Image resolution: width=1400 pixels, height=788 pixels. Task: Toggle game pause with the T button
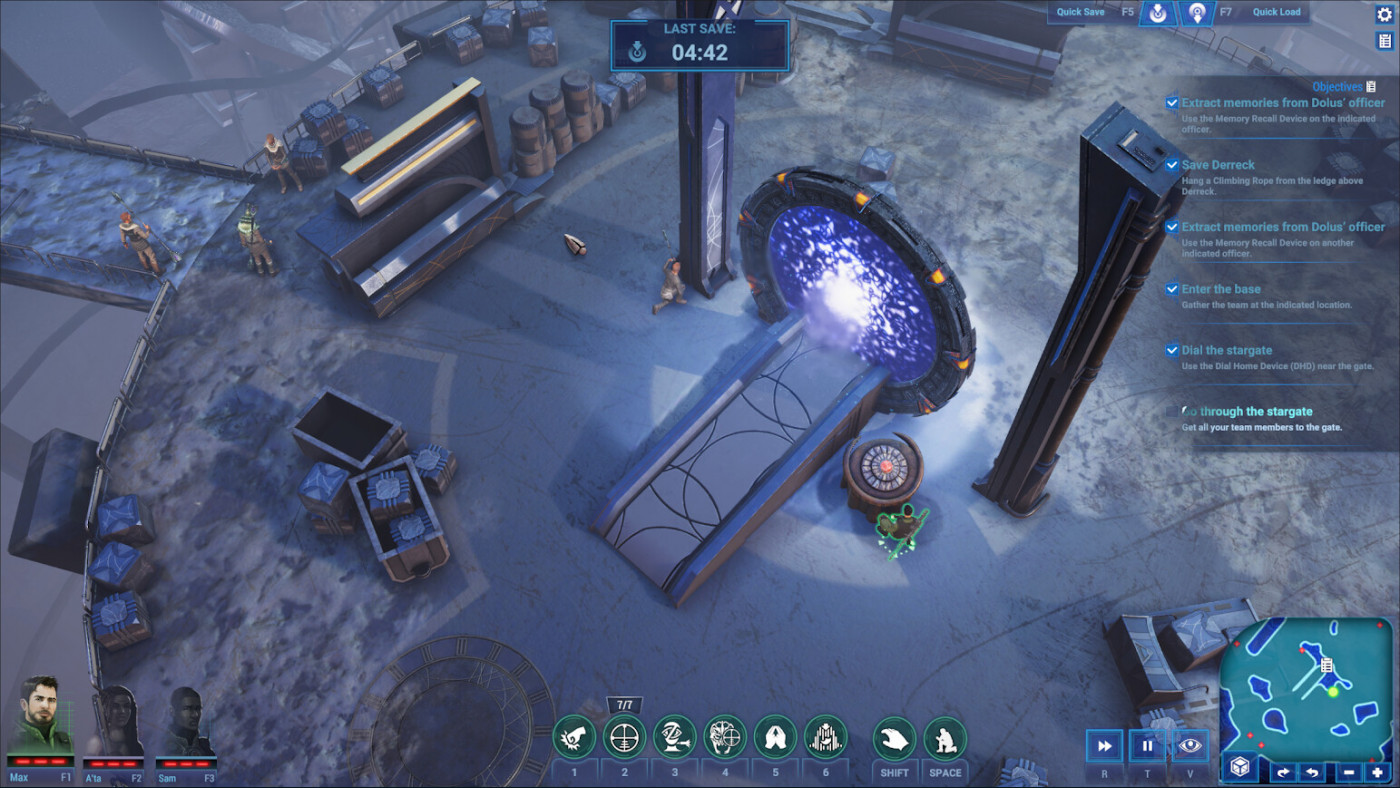click(1146, 745)
